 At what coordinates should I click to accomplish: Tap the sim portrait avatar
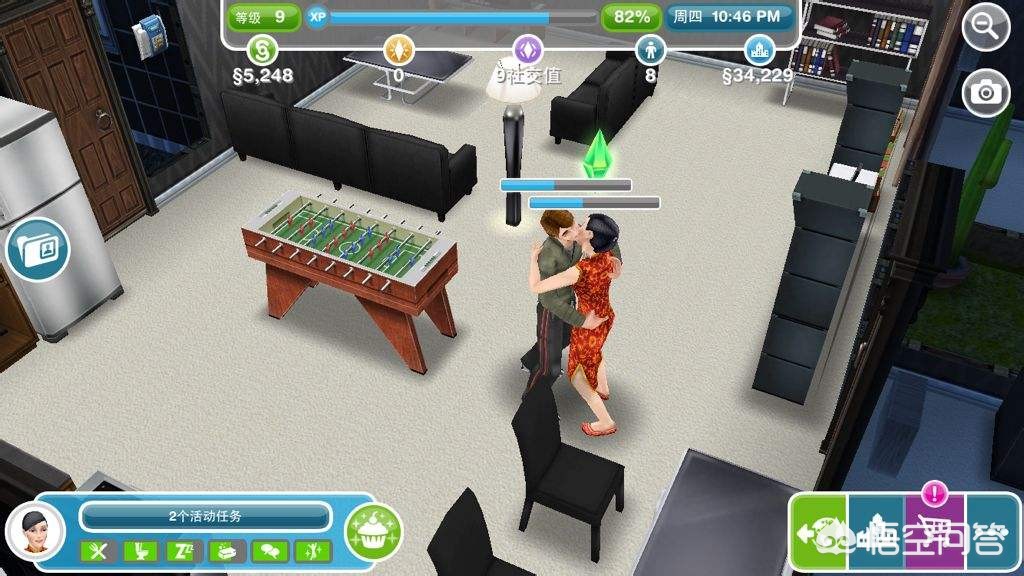(37, 530)
